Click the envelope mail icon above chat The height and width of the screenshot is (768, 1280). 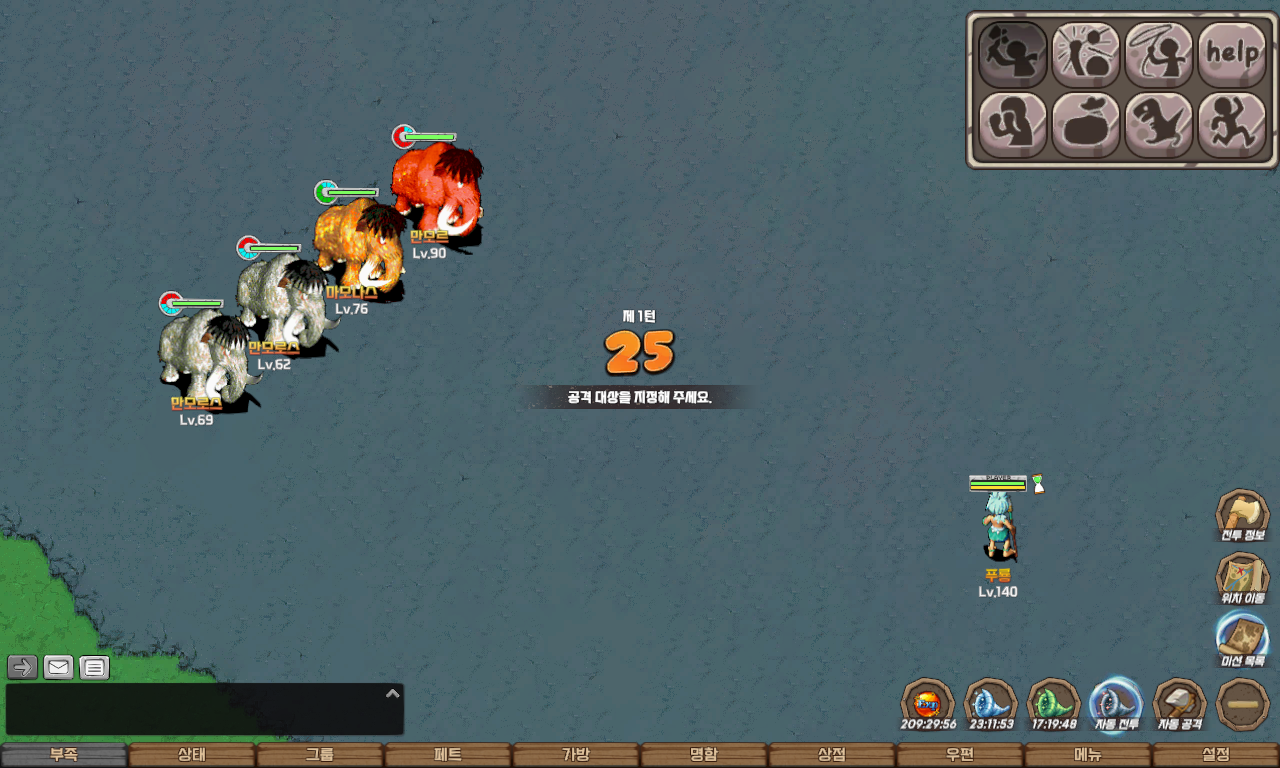coord(58,667)
